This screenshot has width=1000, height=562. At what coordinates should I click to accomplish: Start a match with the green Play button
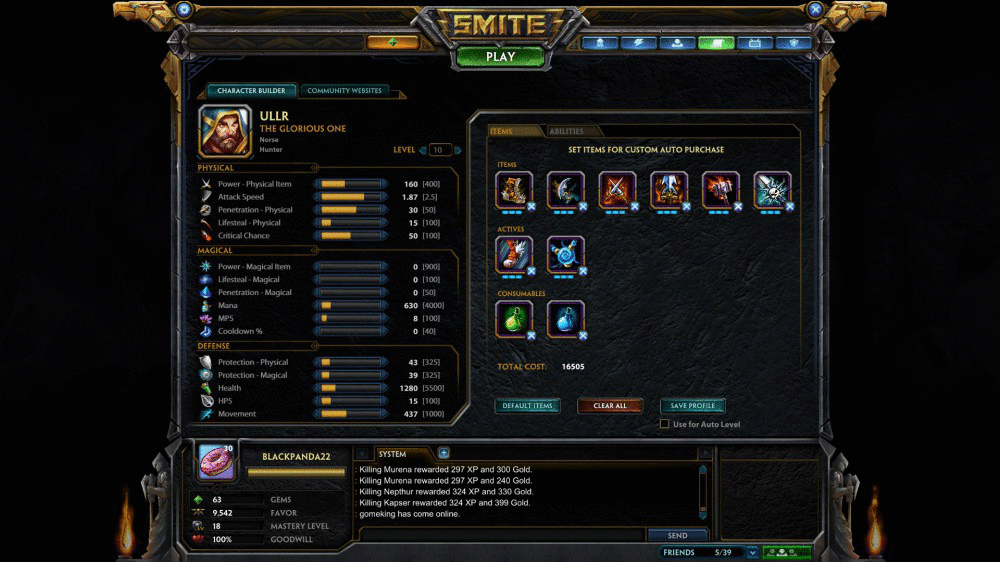coord(500,56)
